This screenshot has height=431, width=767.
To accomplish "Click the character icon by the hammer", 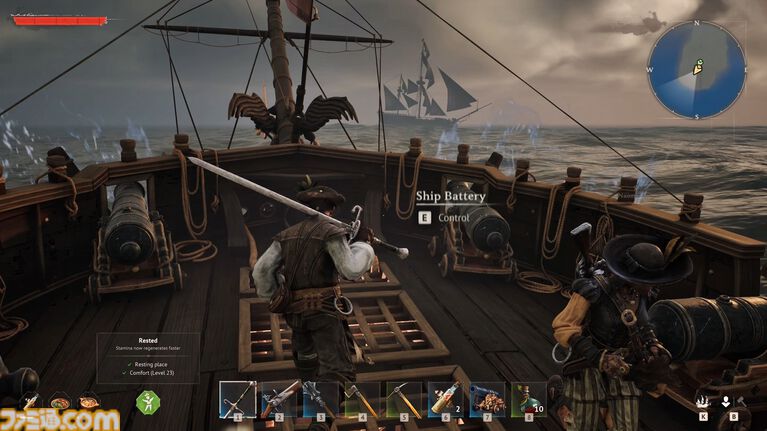I will 726,401.
